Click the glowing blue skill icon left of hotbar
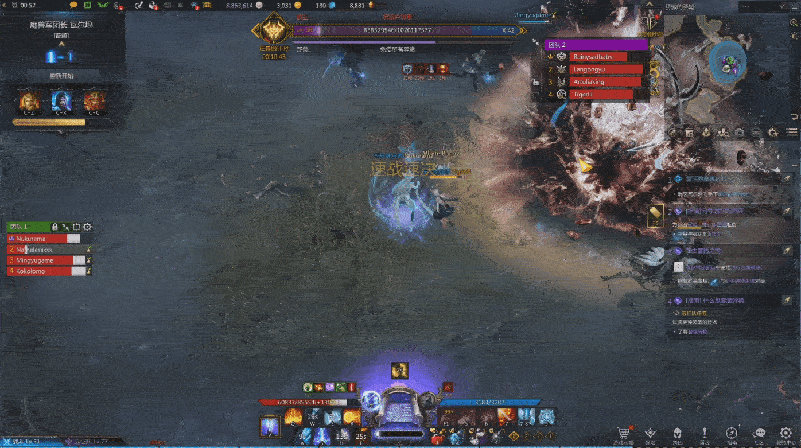 pyautogui.click(x=269, y=427)
